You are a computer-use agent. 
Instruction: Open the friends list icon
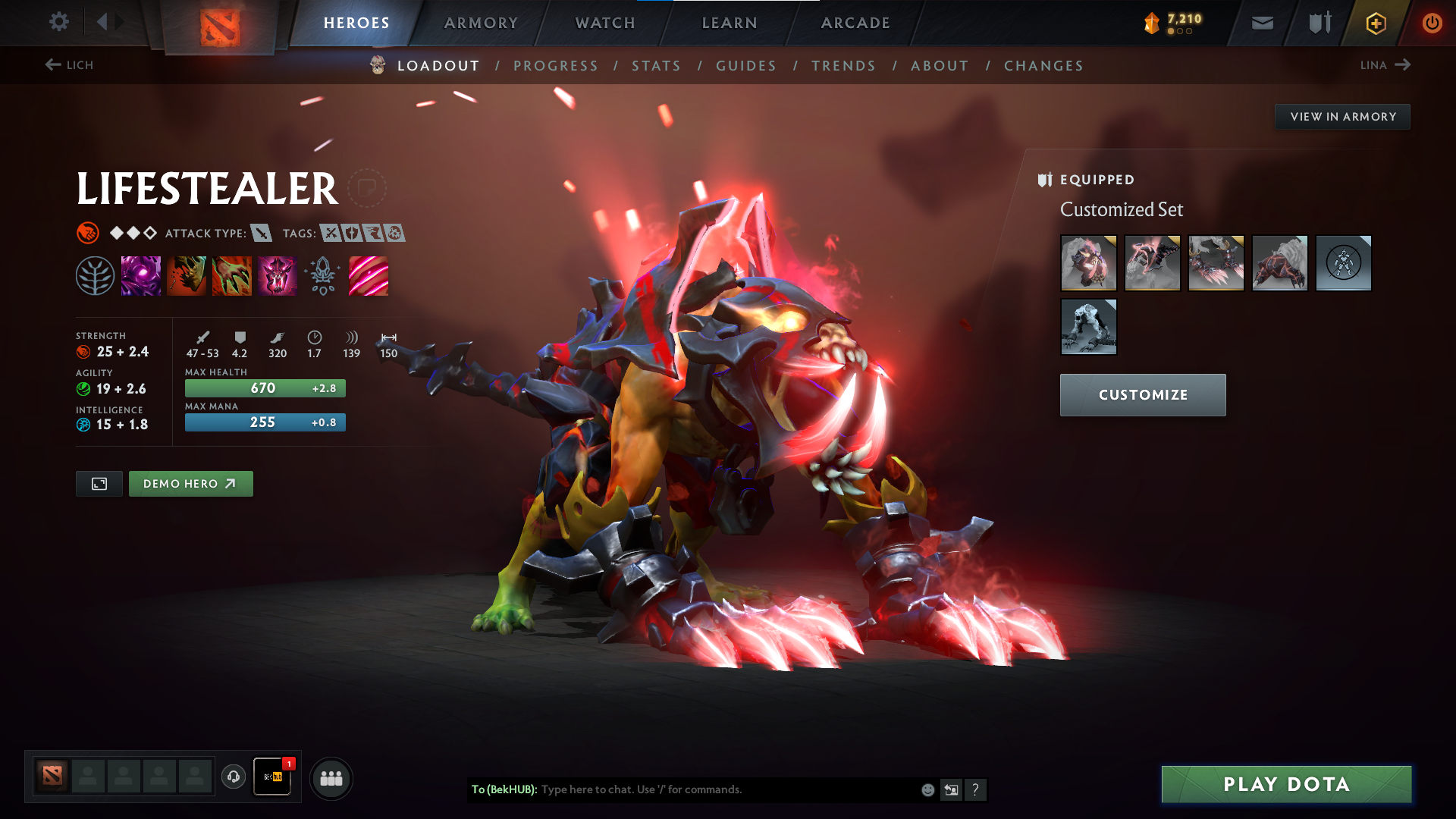pyautogui.click(x=330, y=777)
